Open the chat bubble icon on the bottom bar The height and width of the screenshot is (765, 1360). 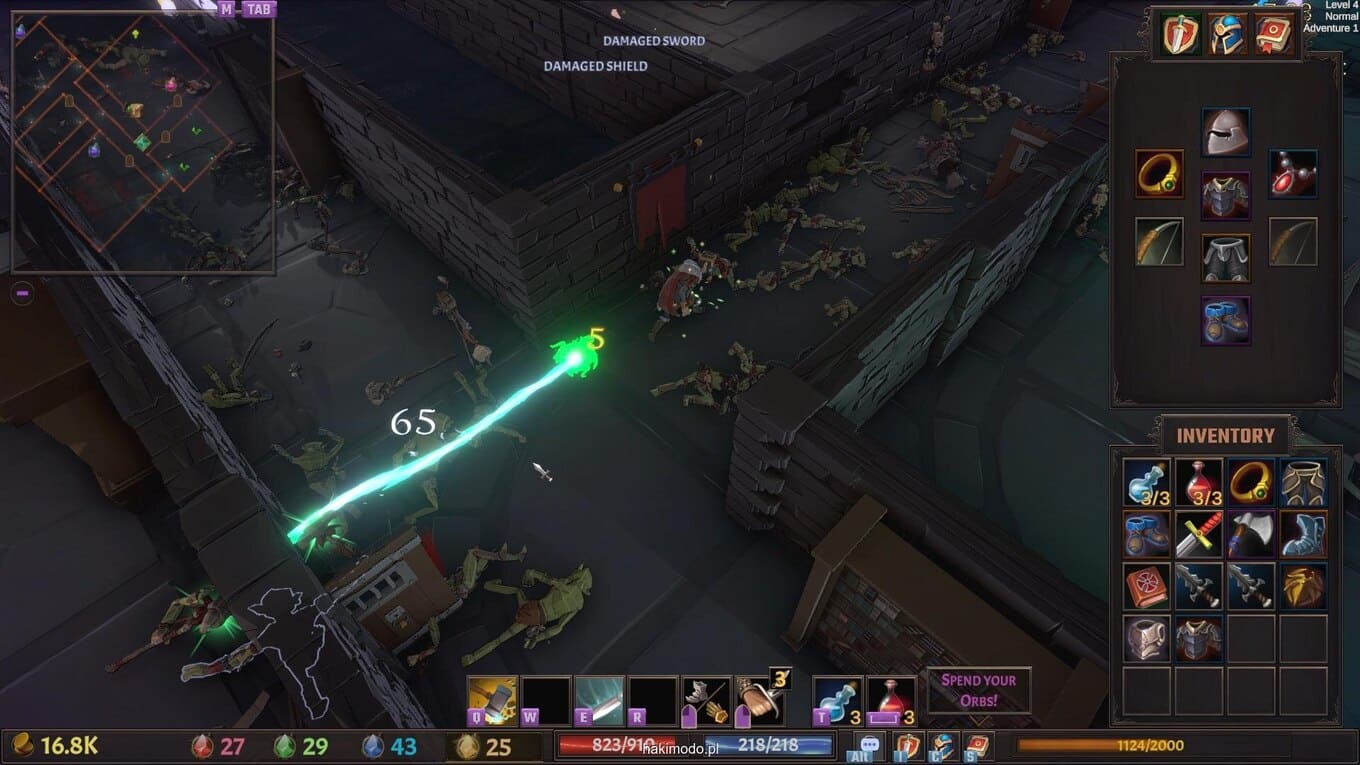pyautogui.click(x=869, y=746)
